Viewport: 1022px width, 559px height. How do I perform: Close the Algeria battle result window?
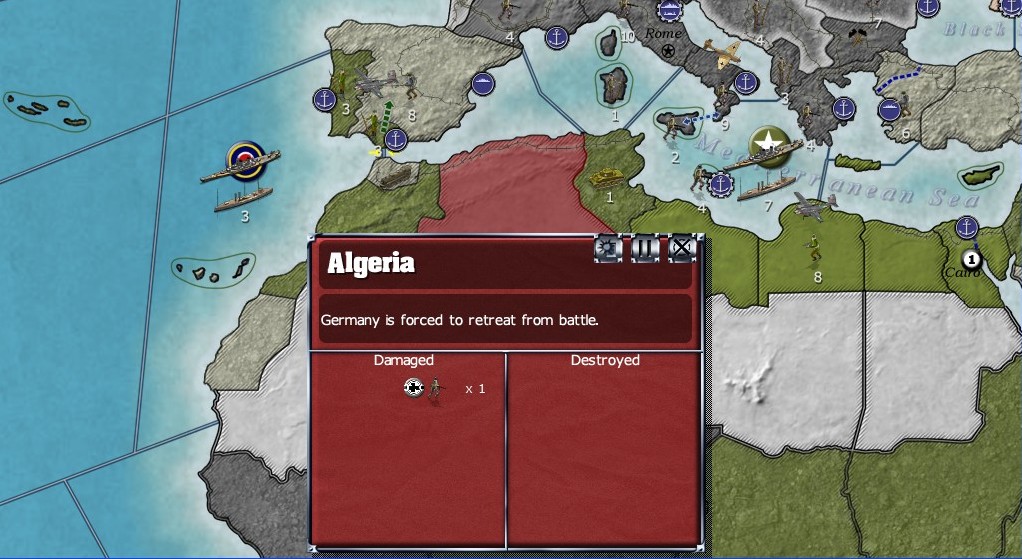point(681,248)
